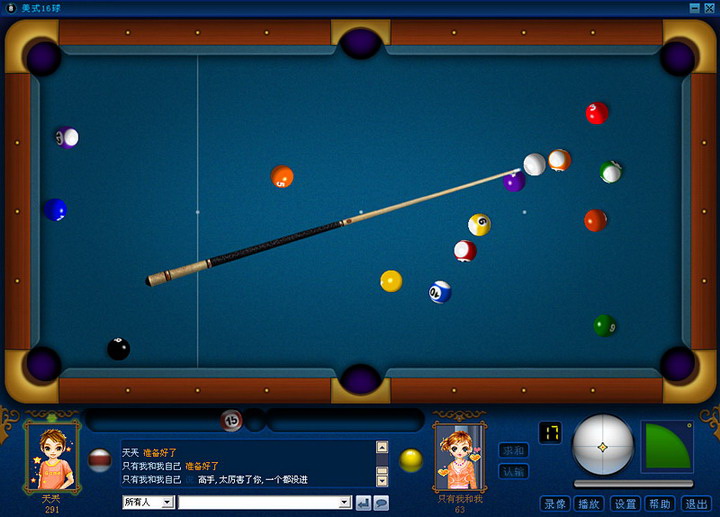Screen dimensions: 720x517
Task: Select player 只有我和我's avatar portrait
Action: (460, 457)
